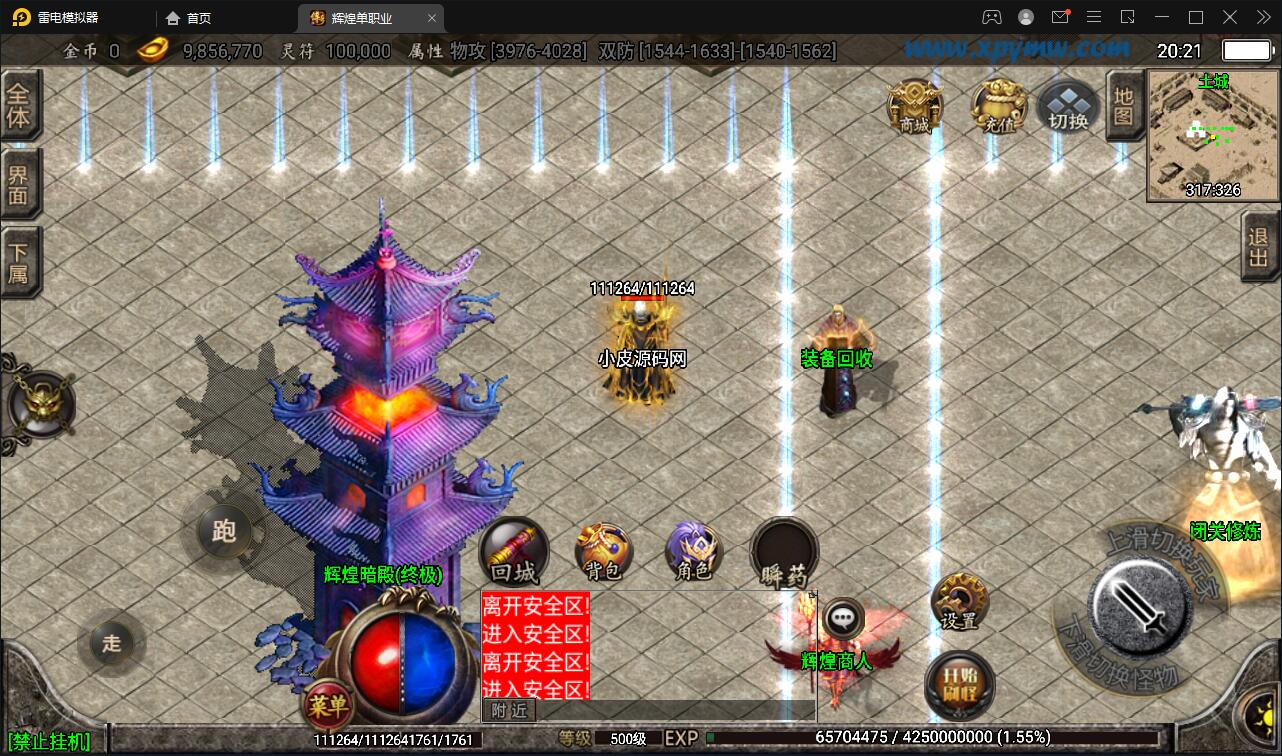Use the 回城 return-to-town scroll icon
This screenshot has width=1282, height=756.
[513, 549]
